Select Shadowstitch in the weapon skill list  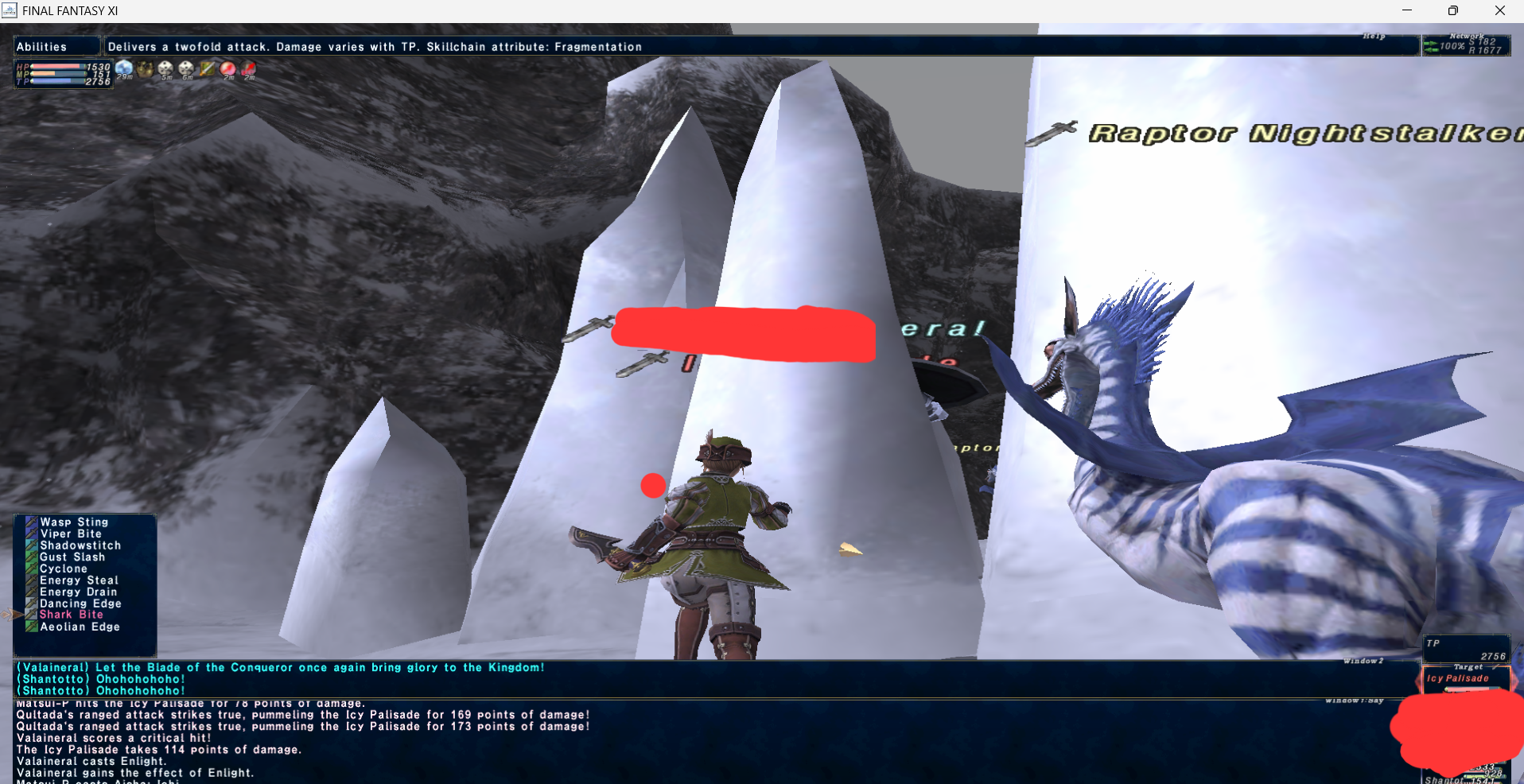pyautogui.click(x=80, y=545)
